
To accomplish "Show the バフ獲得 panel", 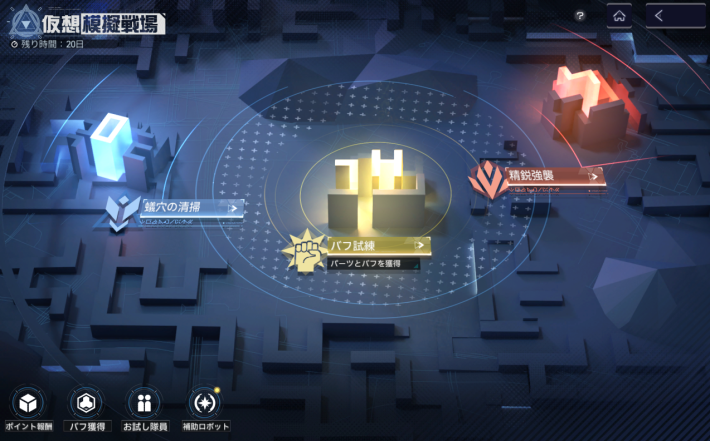I will pyautogui.click(x=86, y=404).
